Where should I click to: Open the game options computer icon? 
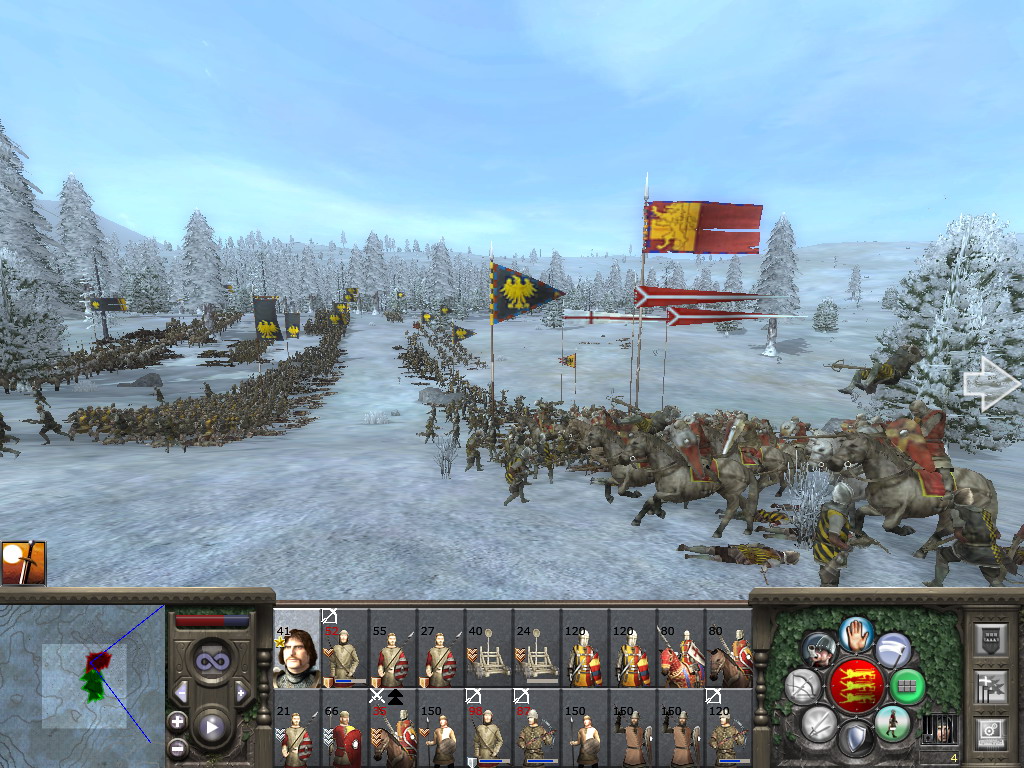click(990, 732)
